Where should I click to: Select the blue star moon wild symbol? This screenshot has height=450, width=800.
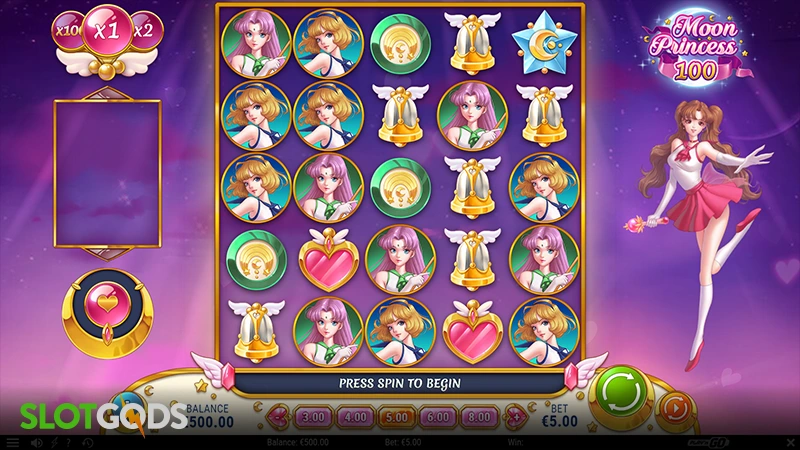[x=543, y=43]
